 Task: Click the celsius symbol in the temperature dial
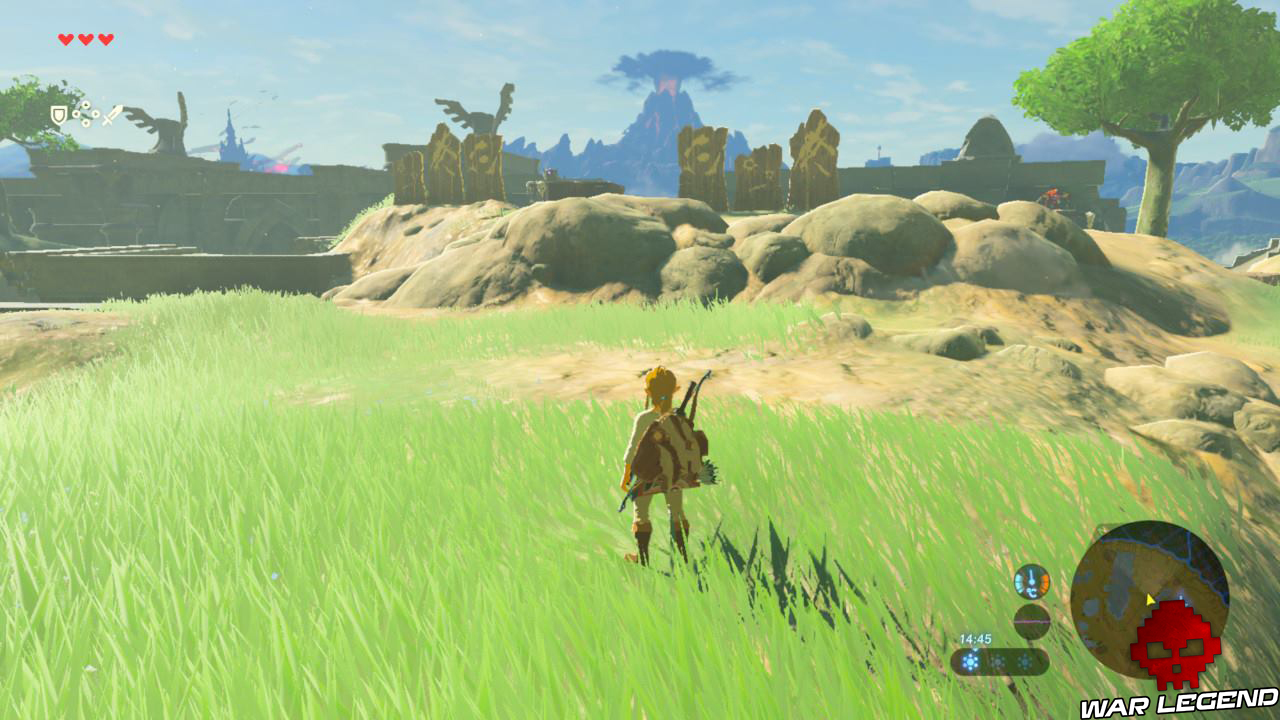[1031, 592]
